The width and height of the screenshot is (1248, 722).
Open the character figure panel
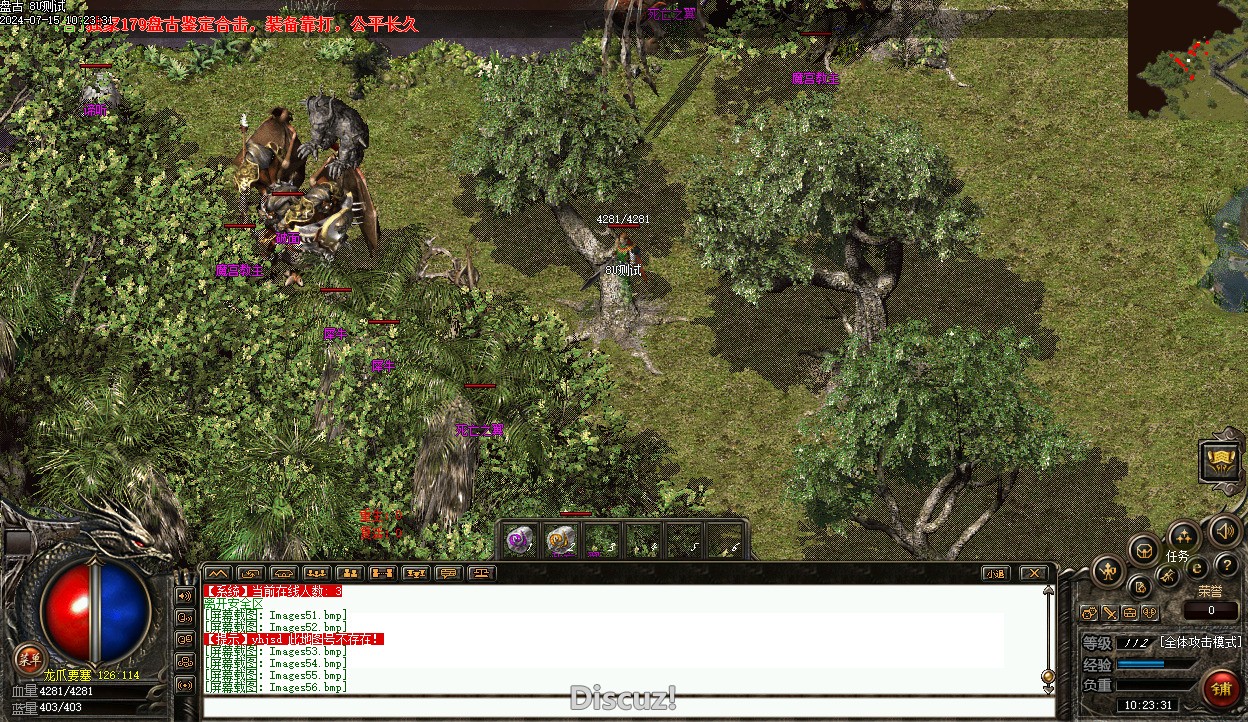coord(1107,572)
